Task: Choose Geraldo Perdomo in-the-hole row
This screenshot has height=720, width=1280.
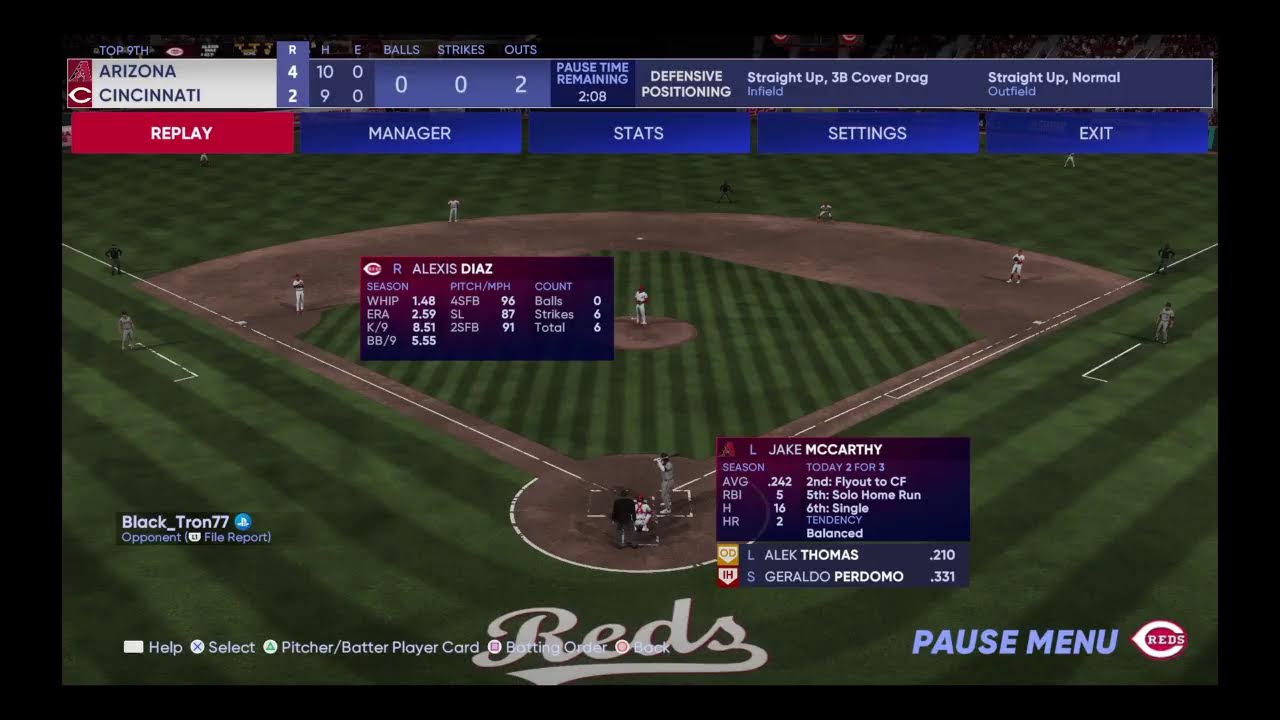Action: 843,576
